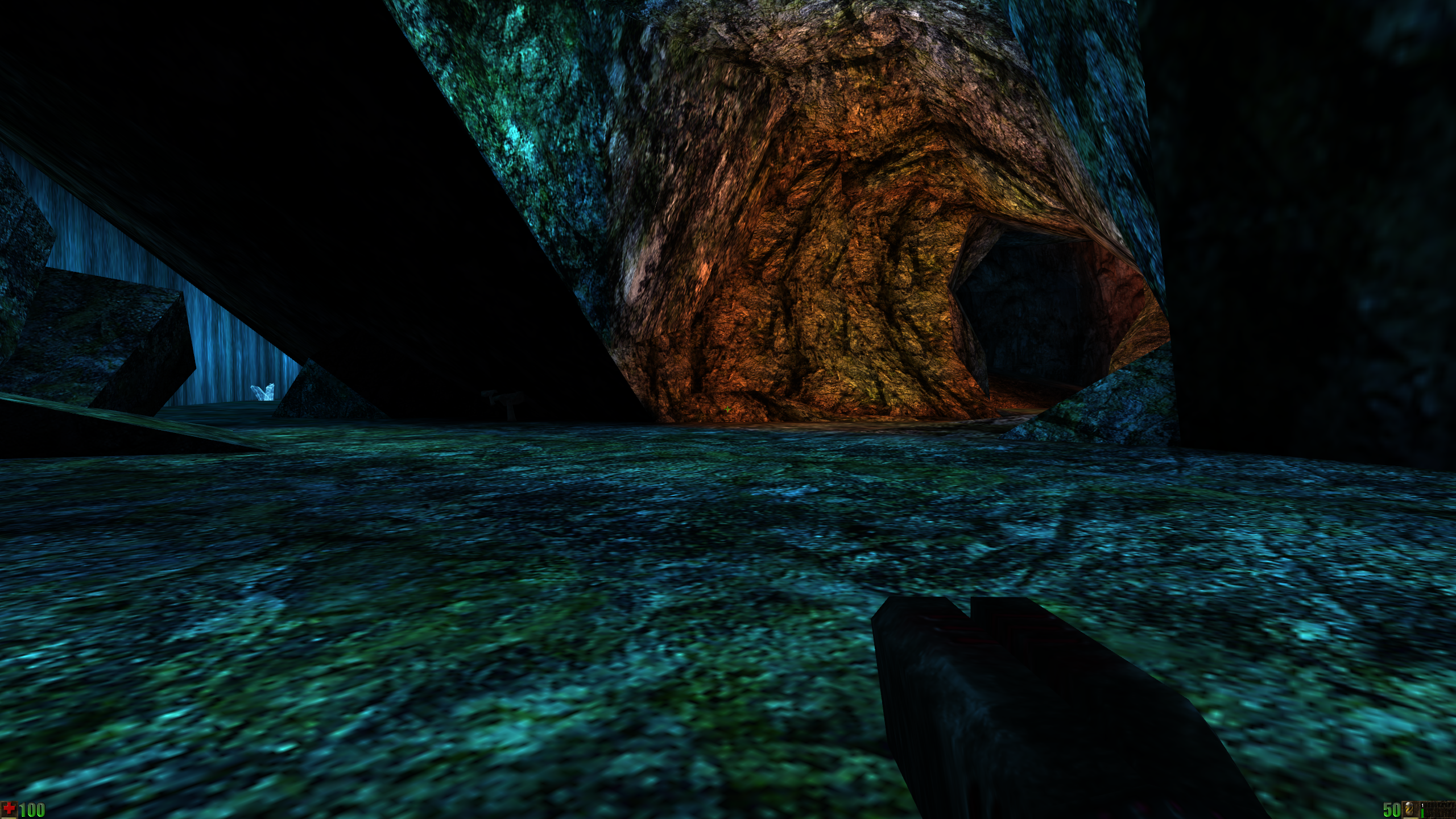1456x819 pixels.
Task: Click the red cross health icon
Action: click(x=10, y=809)
